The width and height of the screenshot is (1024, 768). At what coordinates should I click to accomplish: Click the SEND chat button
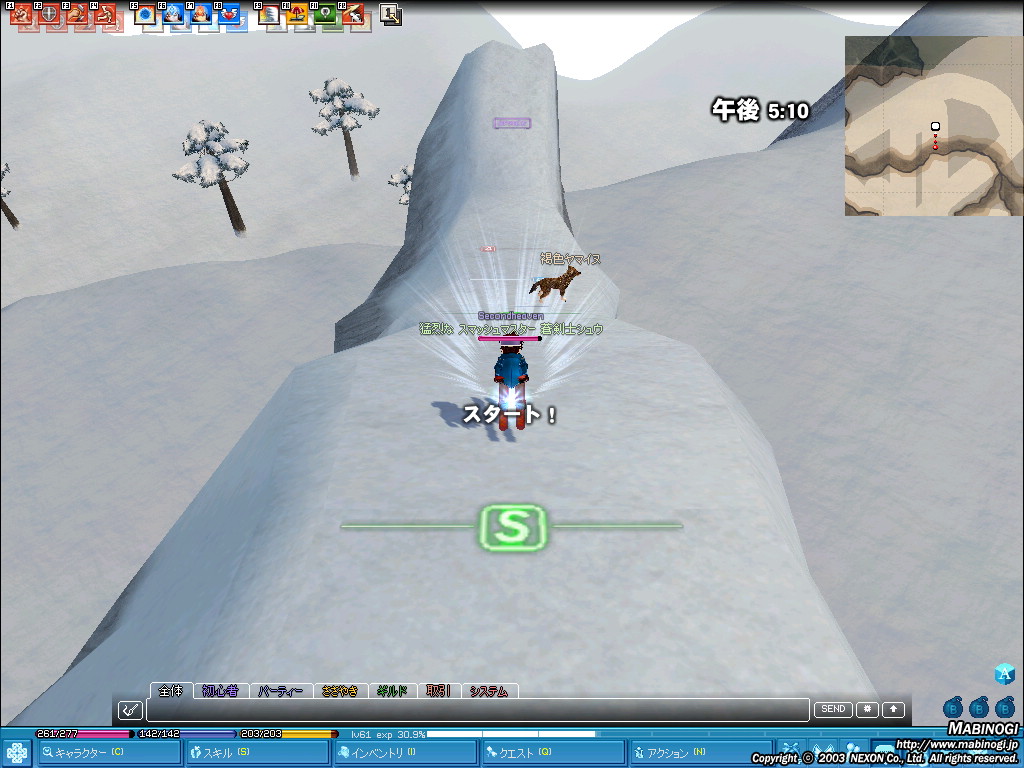point(833,709)
